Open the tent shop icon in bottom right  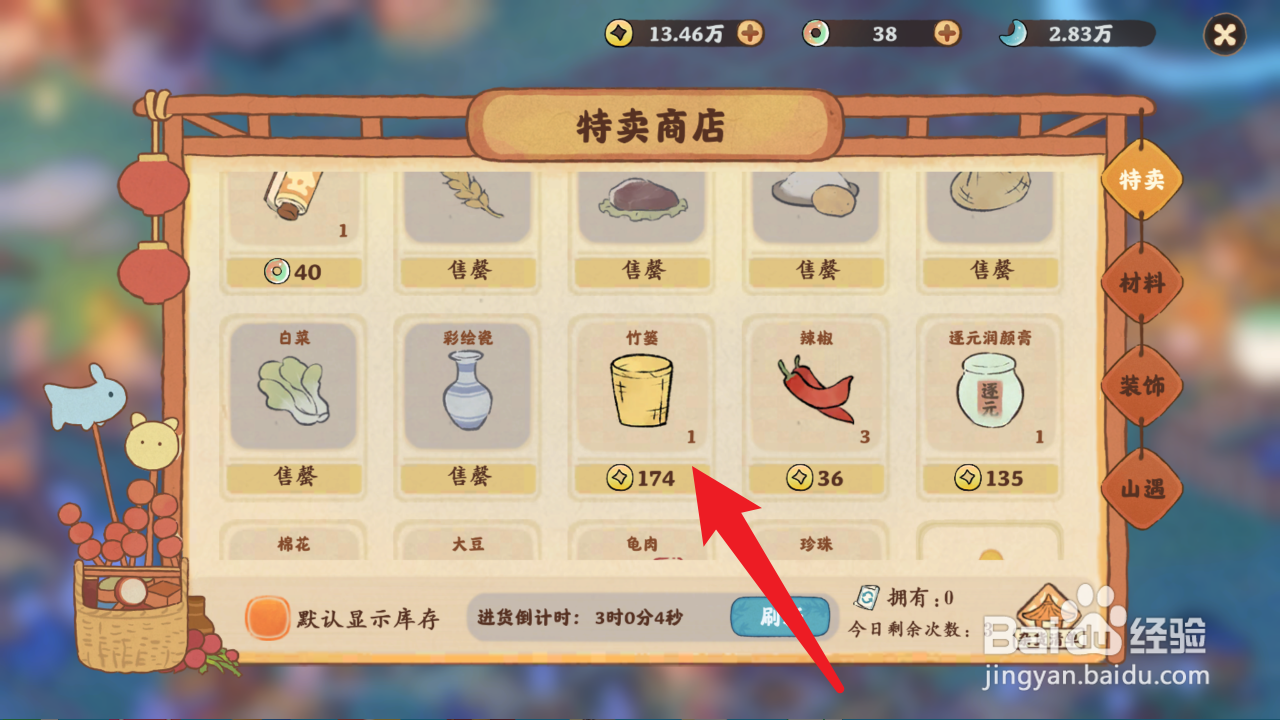coord(1048,612)
